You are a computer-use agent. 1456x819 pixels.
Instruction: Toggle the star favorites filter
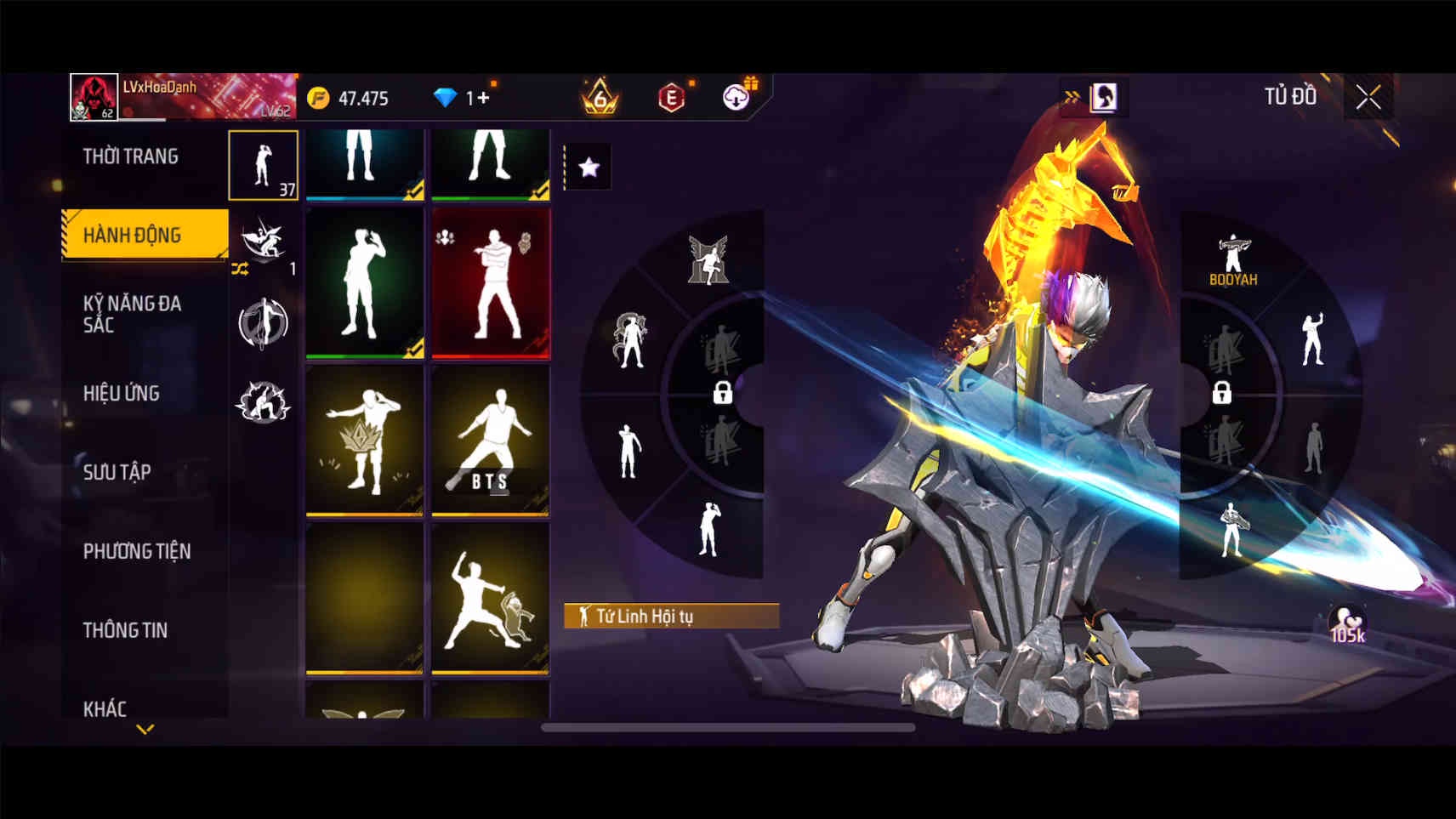coord(589,168)
